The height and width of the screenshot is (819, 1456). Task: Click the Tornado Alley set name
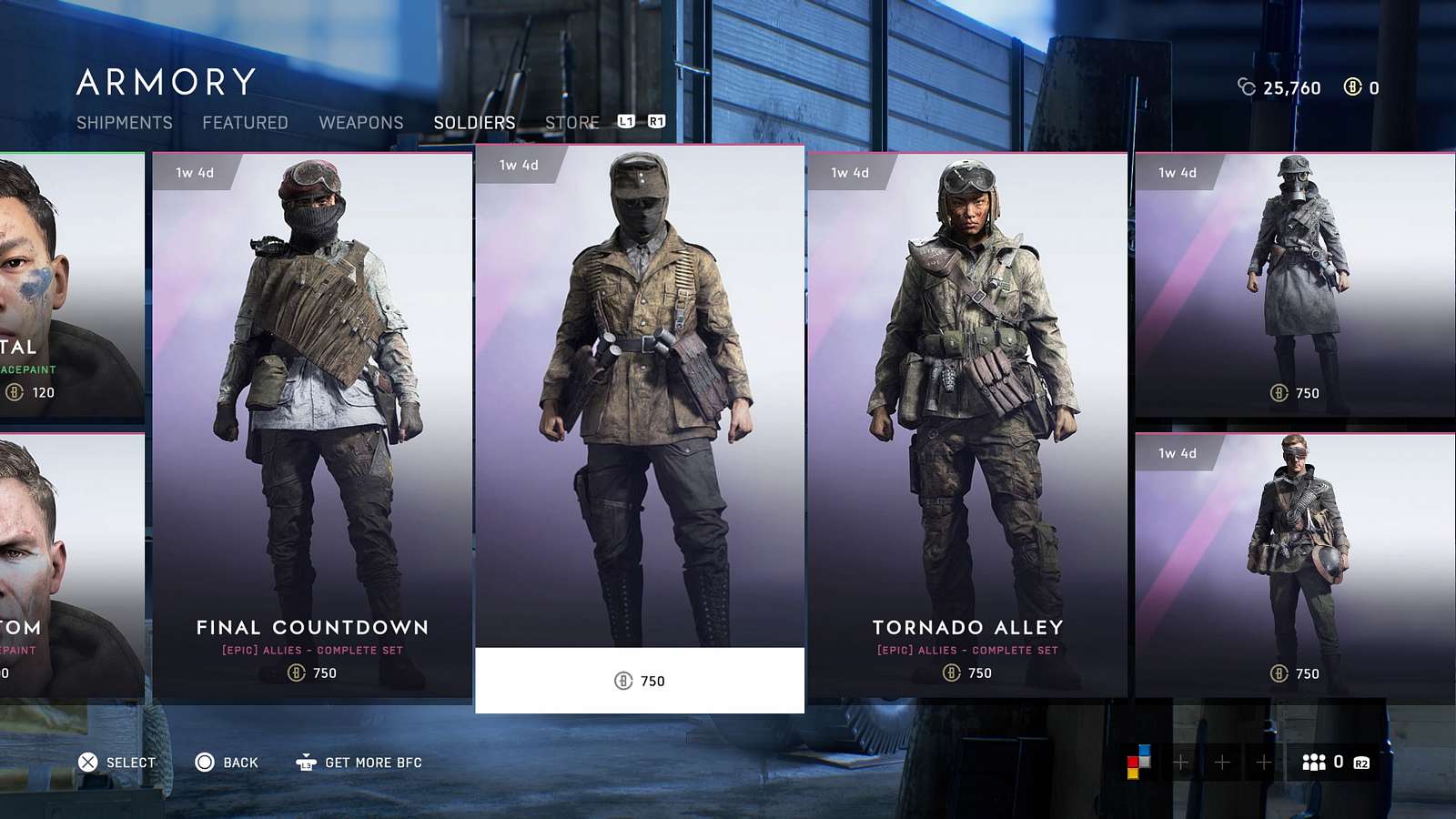(x=967, y=627)
